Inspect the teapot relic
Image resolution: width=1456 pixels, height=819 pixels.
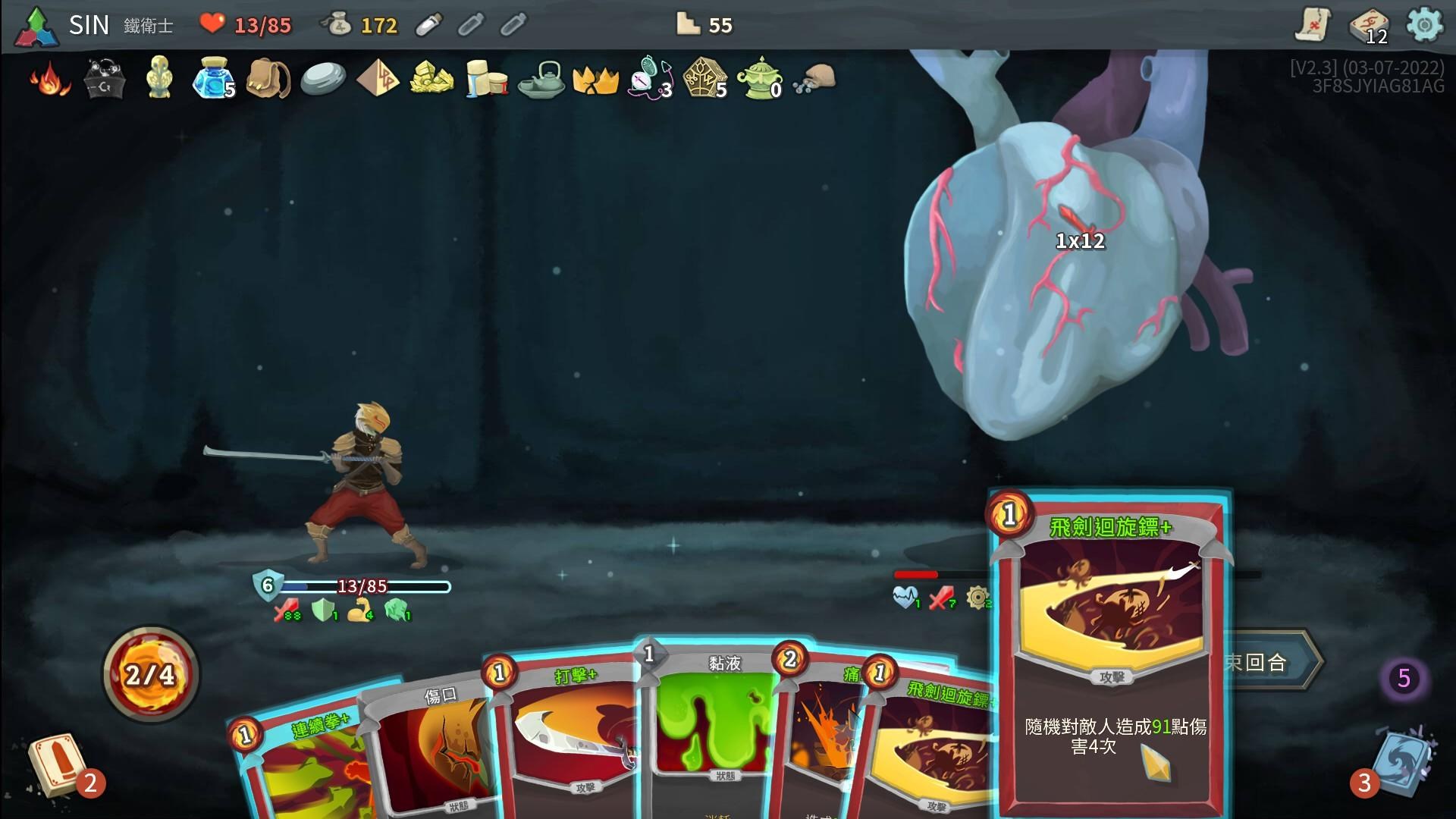pyautogui.click(x=541, y=80)
